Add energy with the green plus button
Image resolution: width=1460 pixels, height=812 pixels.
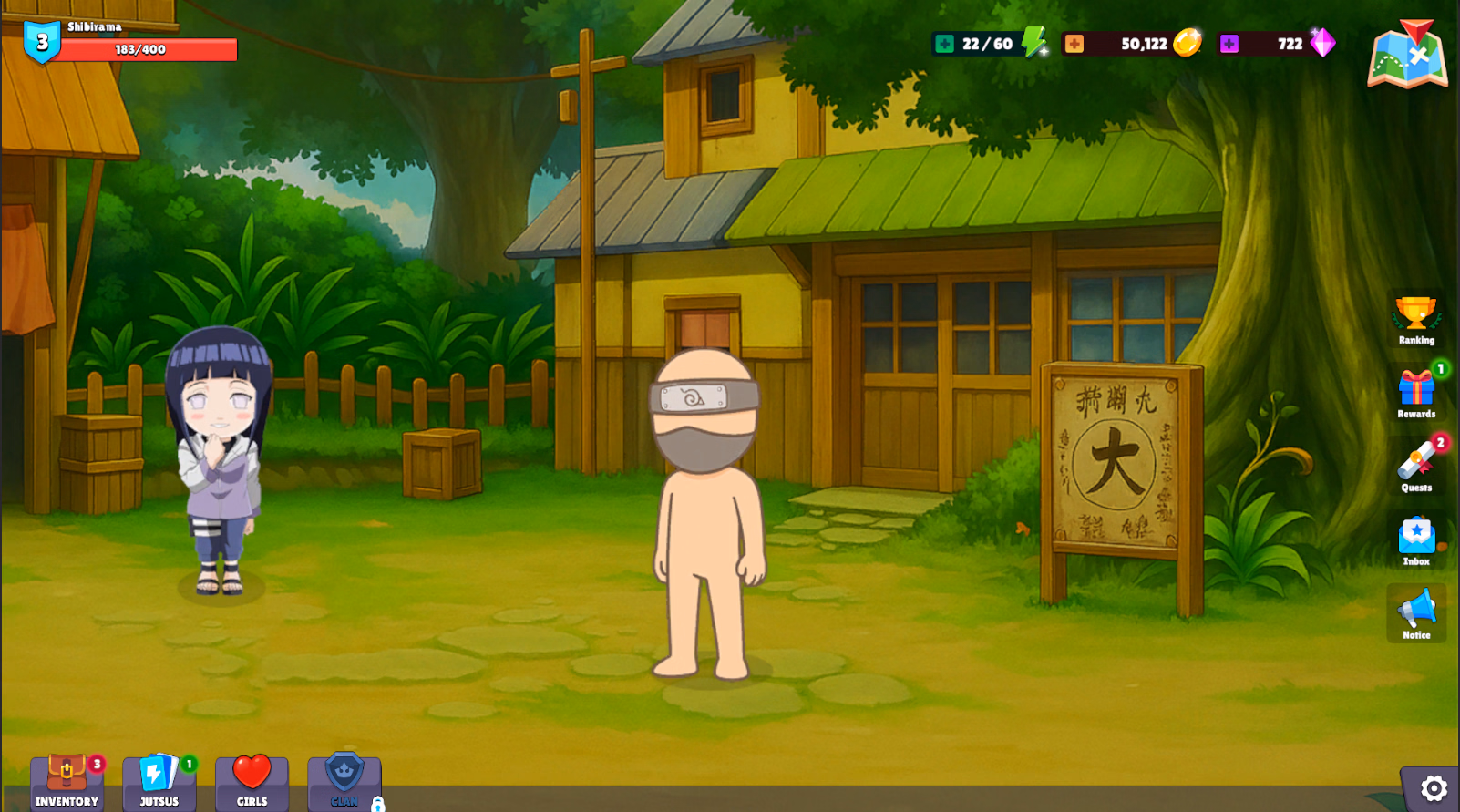pos(945,44)
